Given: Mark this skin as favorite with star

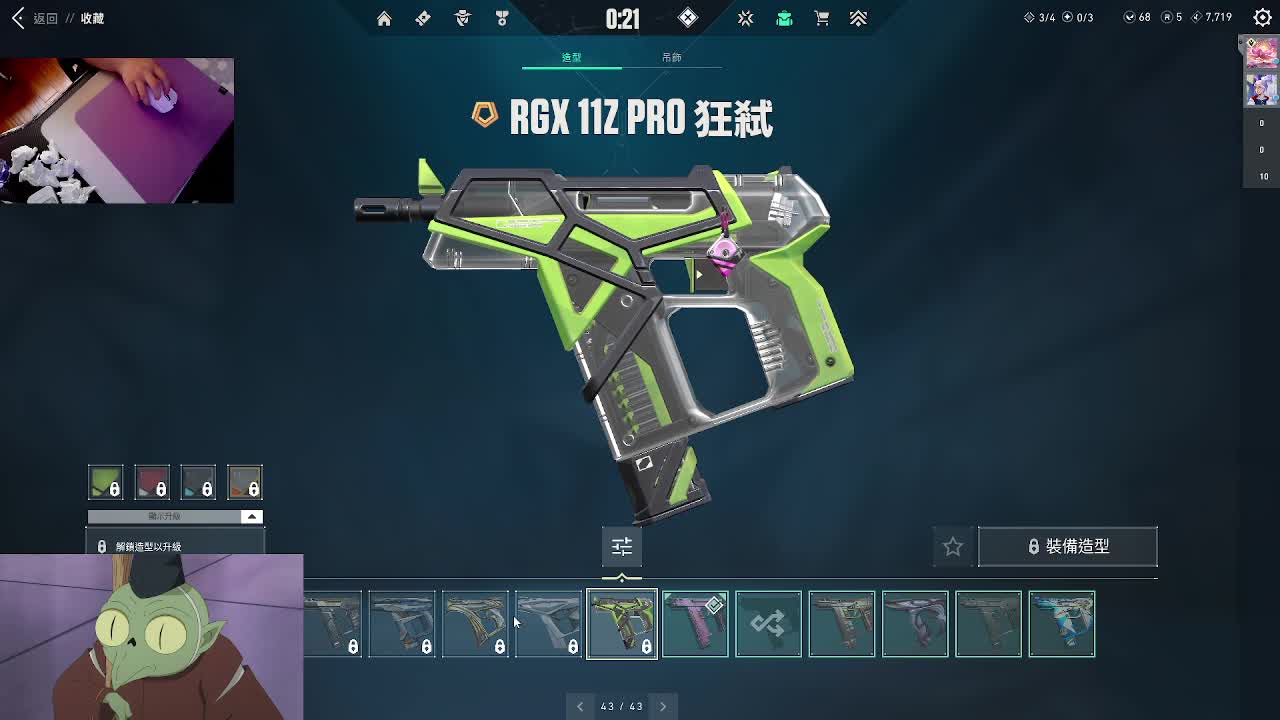Looking at the screenshot, I should (x=953, y=546).
